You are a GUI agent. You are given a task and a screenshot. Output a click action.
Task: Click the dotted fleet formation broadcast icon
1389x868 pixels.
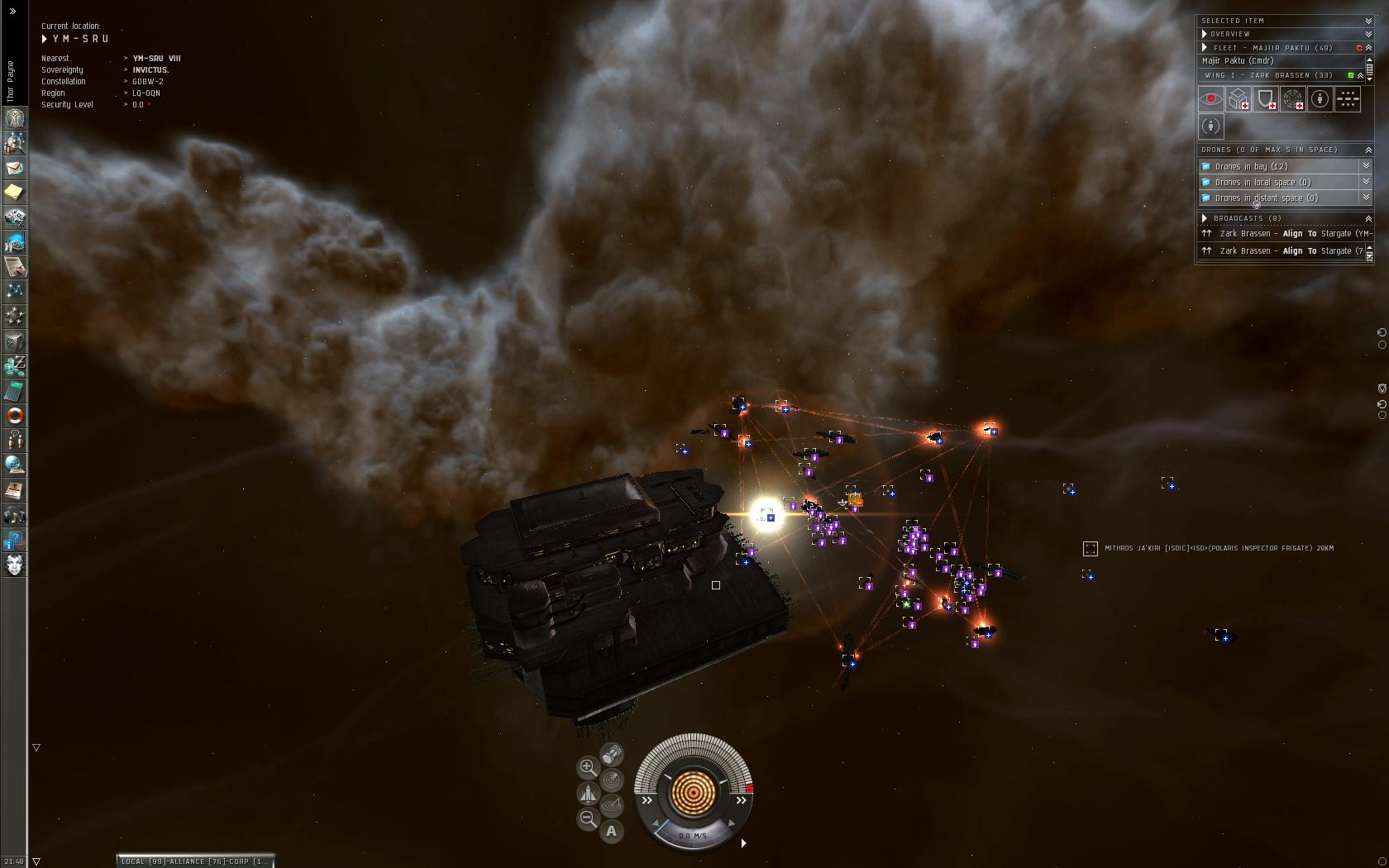(x=1347, y=99)
